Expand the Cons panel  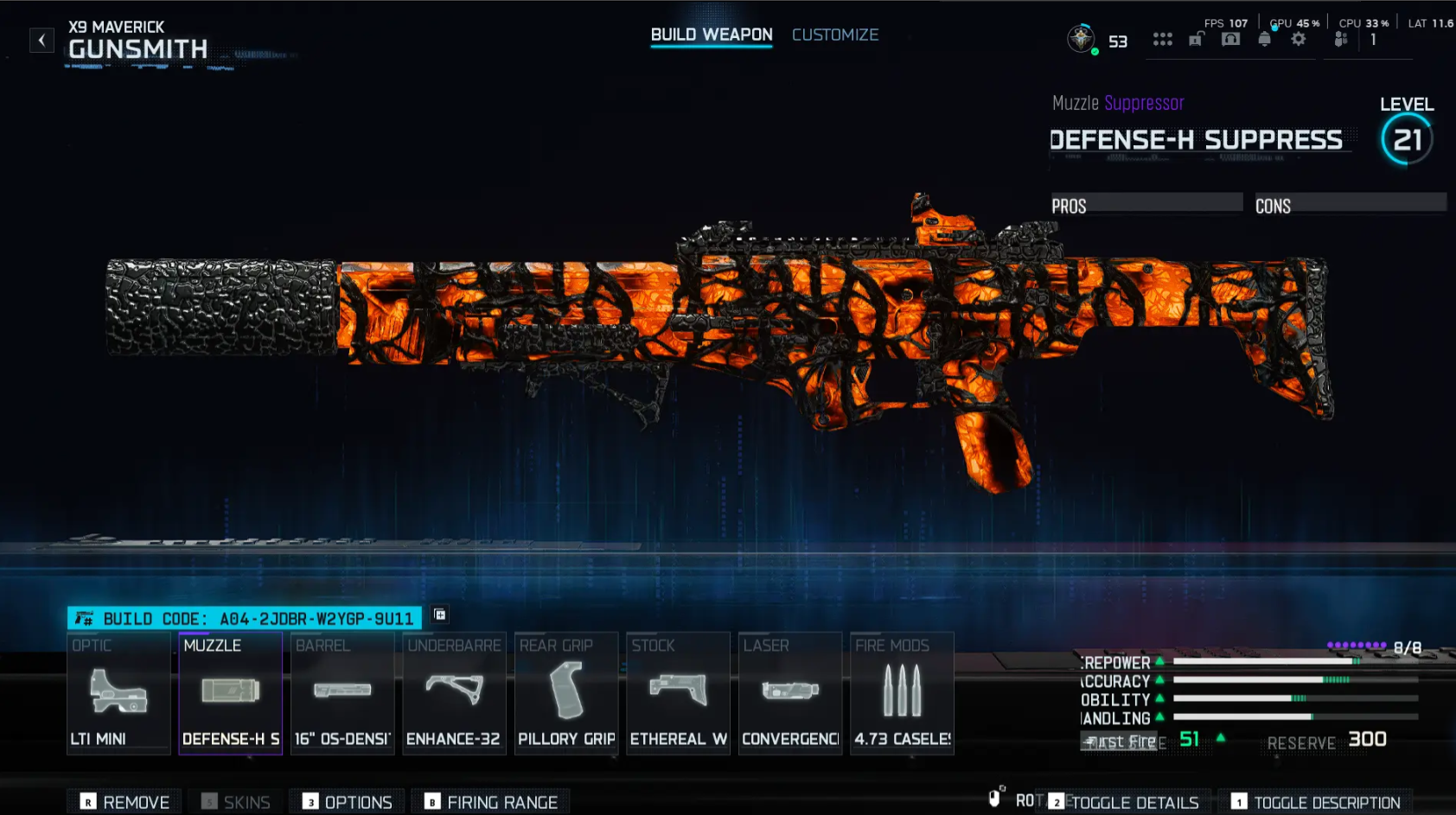point(1349,204)
